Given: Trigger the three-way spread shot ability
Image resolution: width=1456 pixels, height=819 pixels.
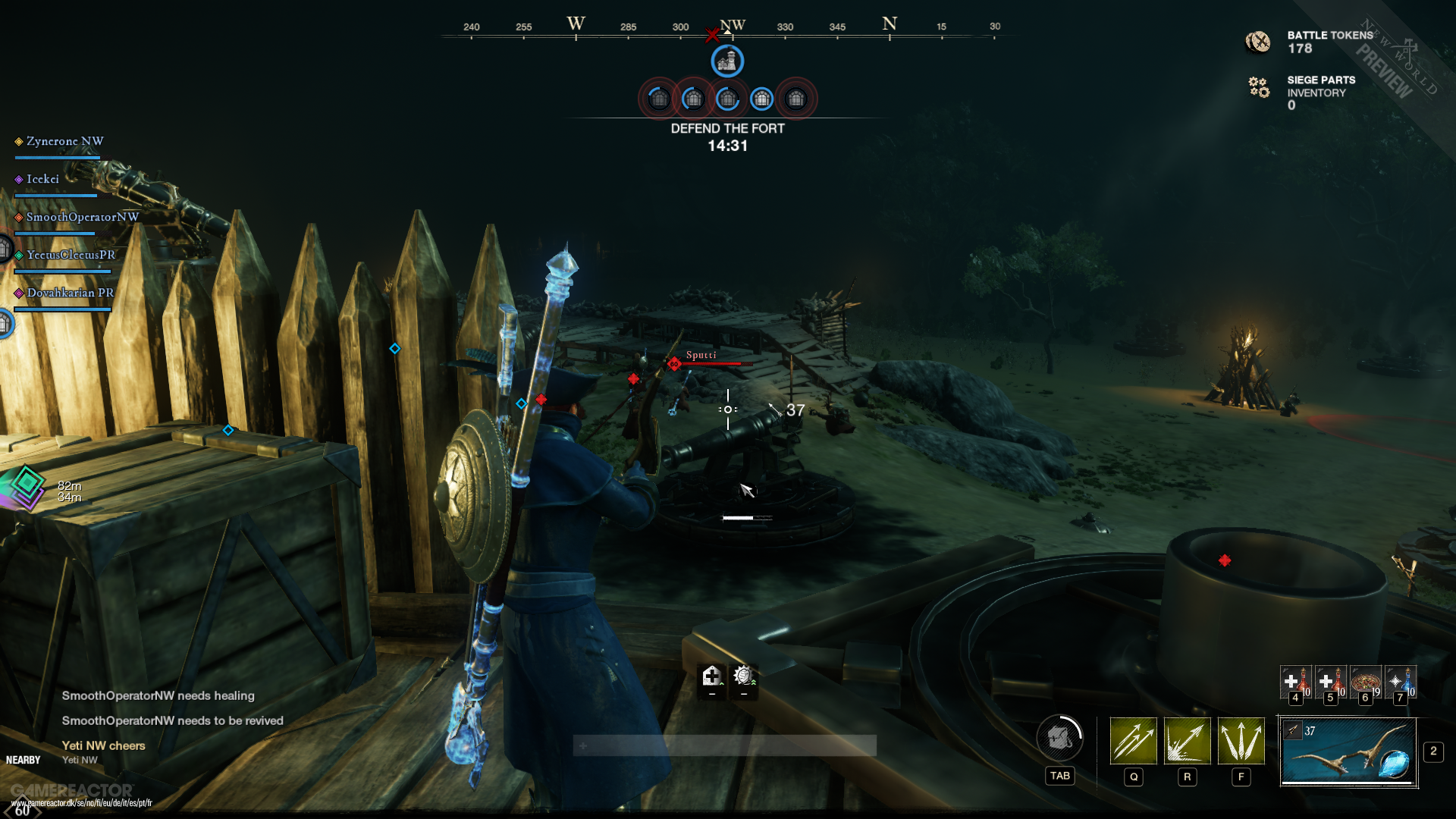Looking at the screenshot, I should pos(1241,740).
